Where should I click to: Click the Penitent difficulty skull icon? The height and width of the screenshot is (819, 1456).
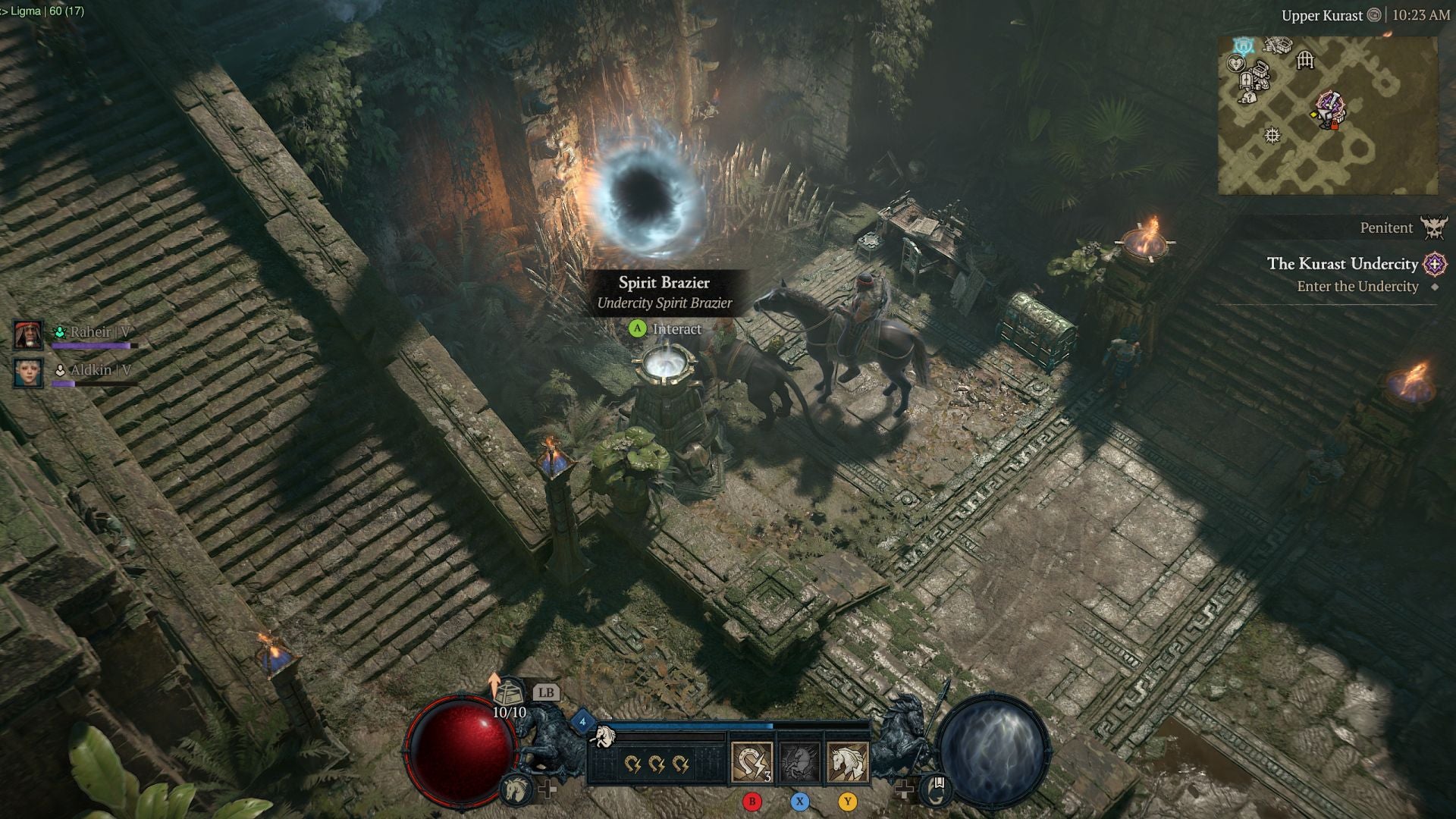(x=1432, y=228)
